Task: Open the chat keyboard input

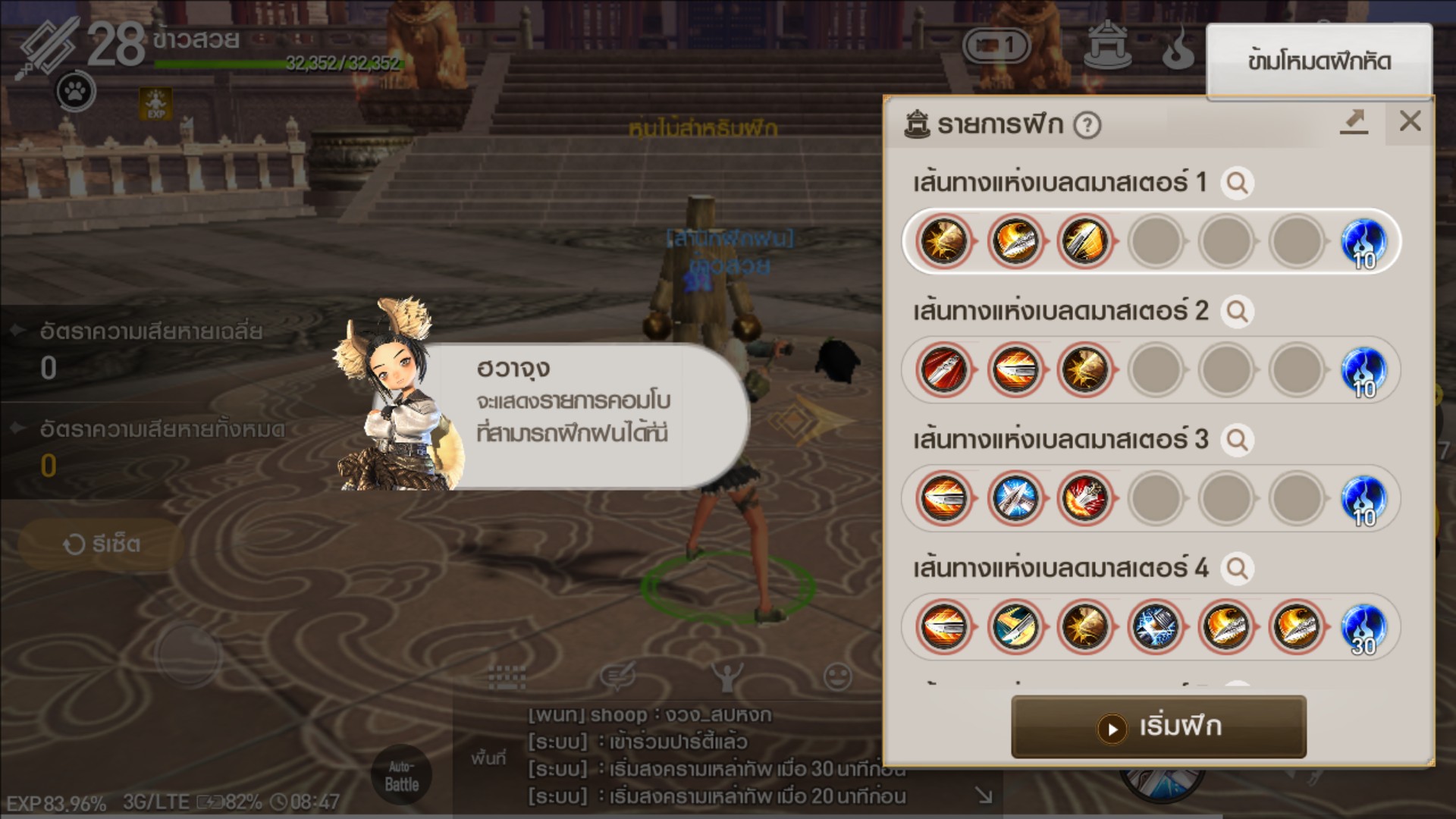Action: [507, 676]
